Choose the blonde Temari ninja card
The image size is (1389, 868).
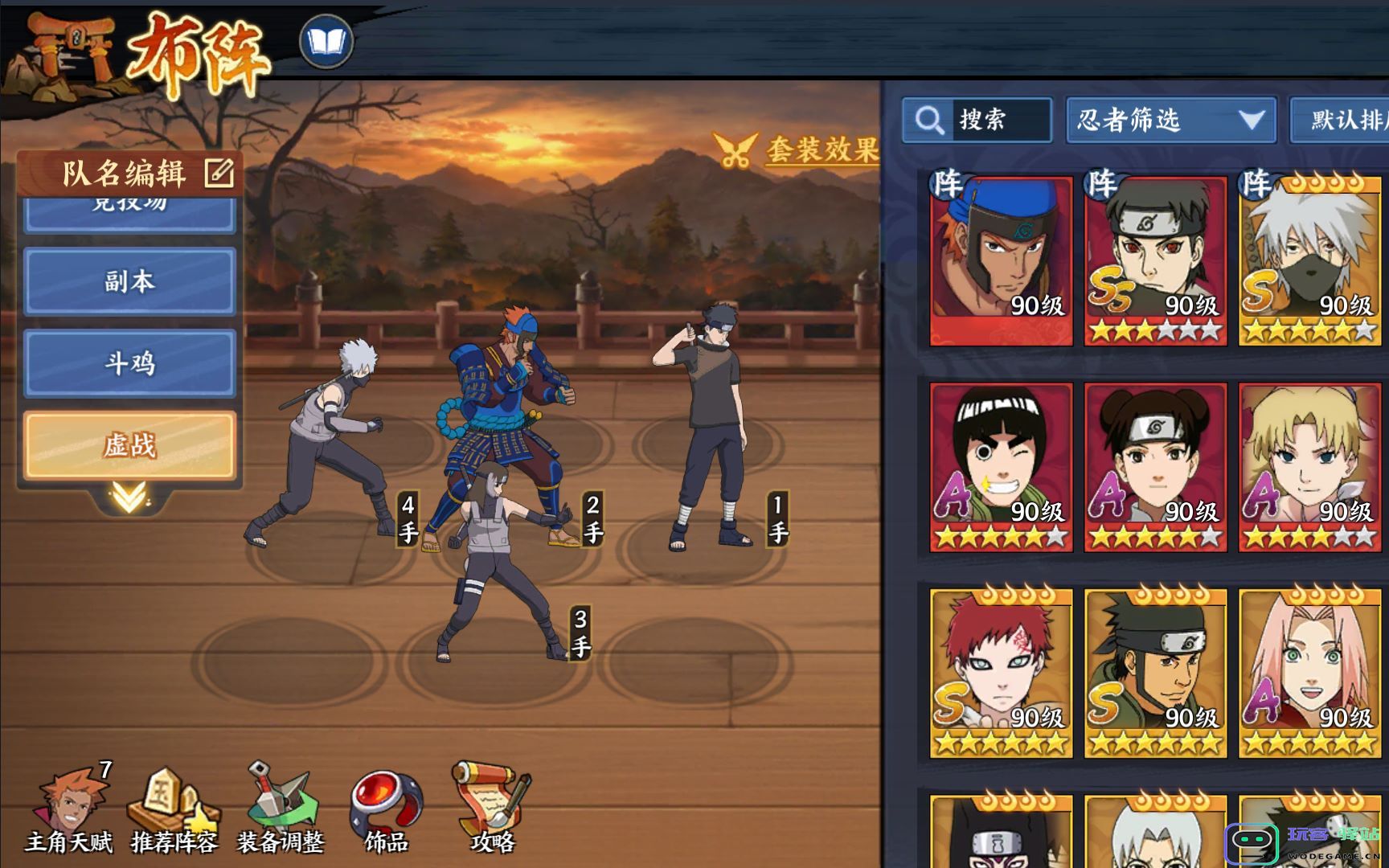[x=1309, y=467]
